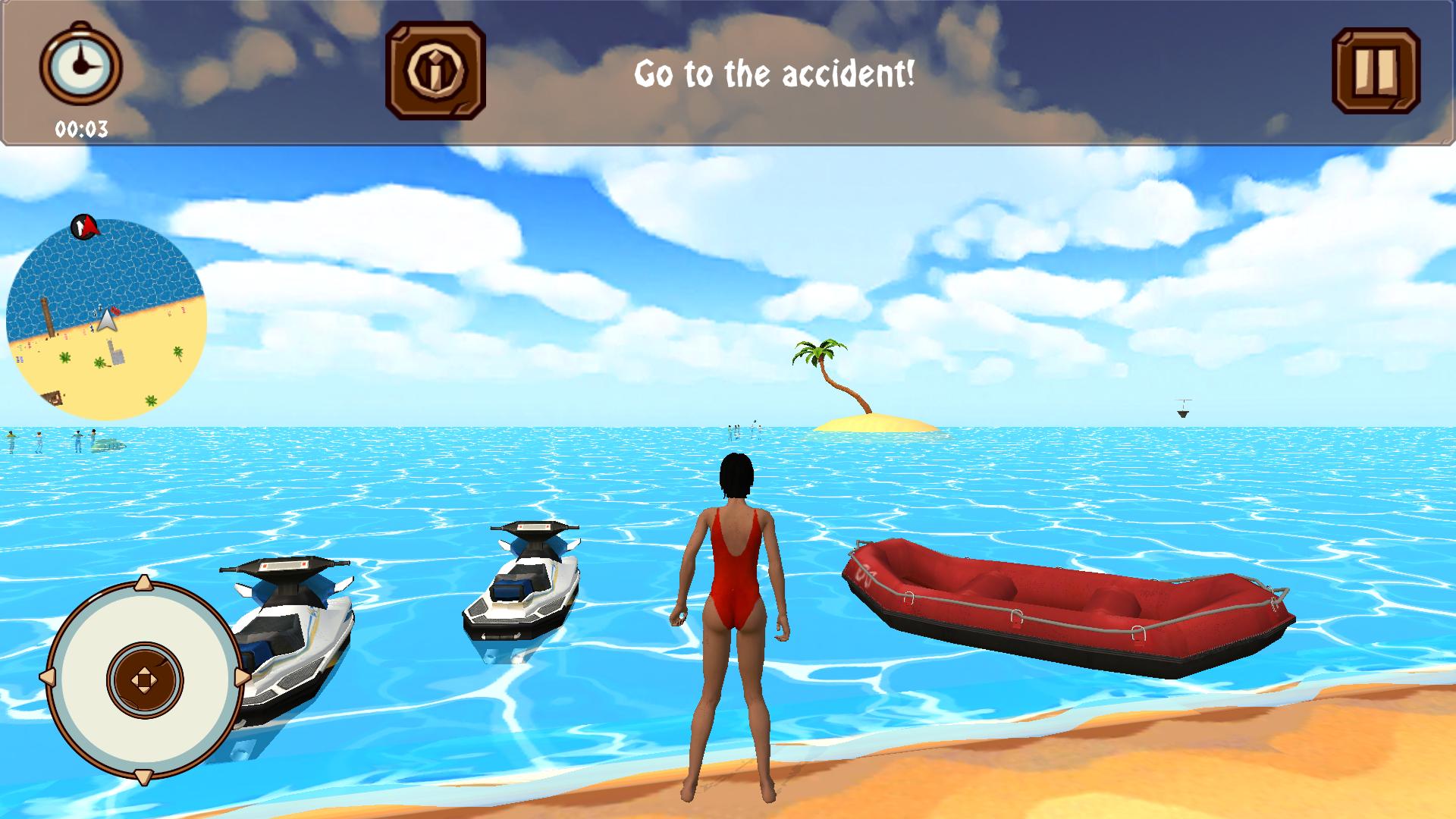
Task: Click the red marker on the minimap
Action: [83, 227]
